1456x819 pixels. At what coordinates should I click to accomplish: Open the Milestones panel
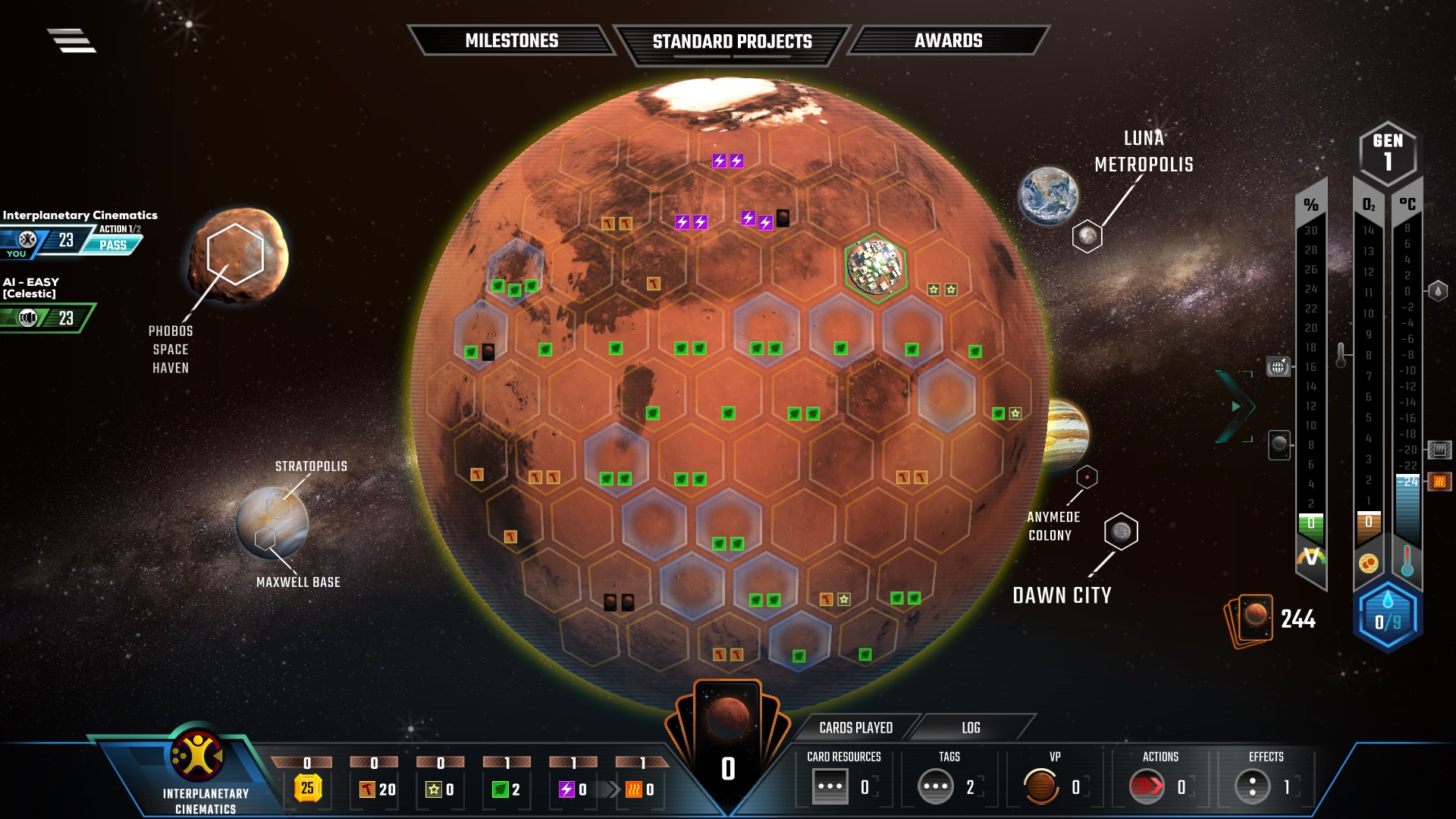point(511,41)
